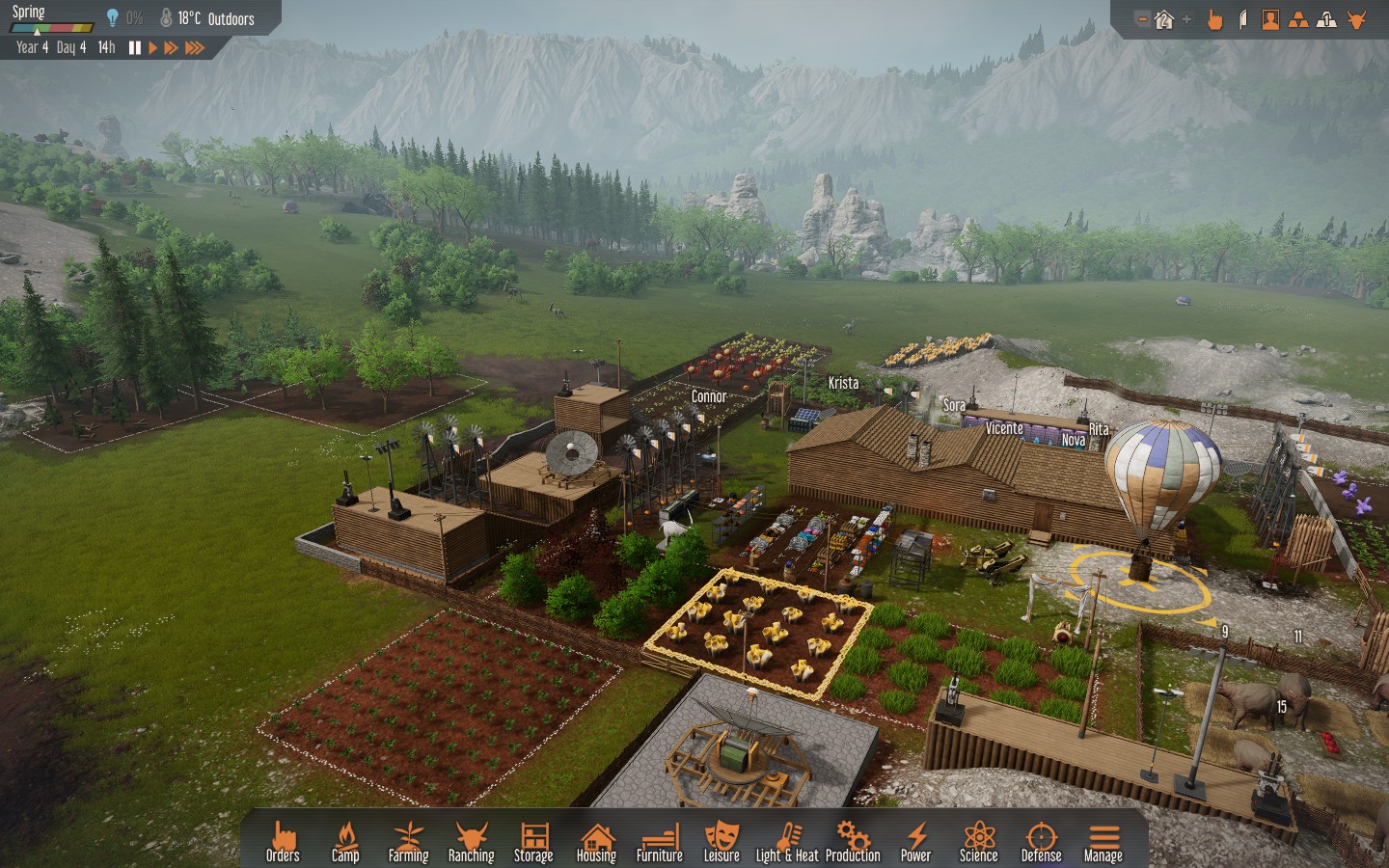Show the Production build options

tap(853, 841)
